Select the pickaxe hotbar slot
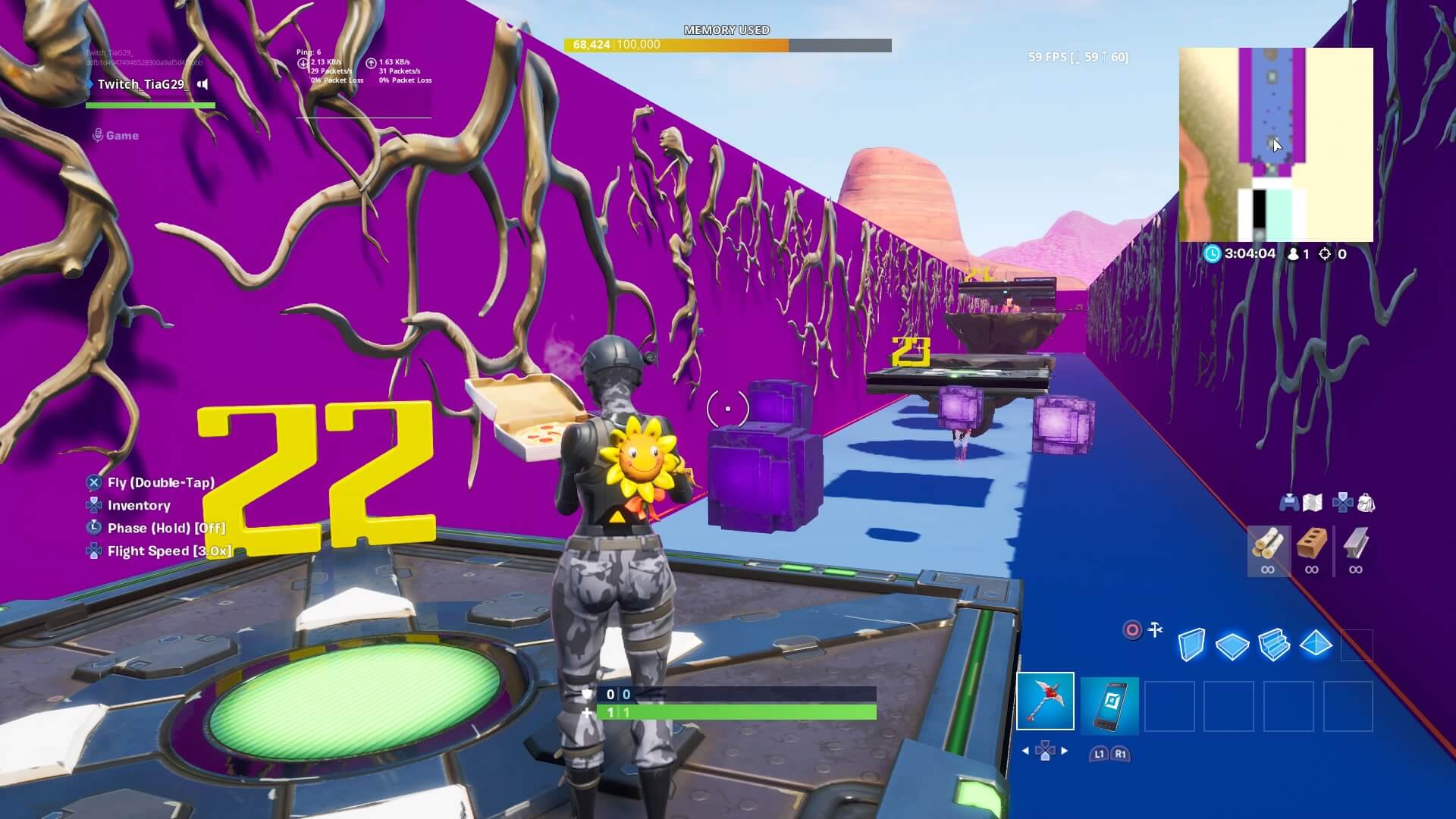Viewport: 1456px width, 819px height. click(x=1046, y=701)
